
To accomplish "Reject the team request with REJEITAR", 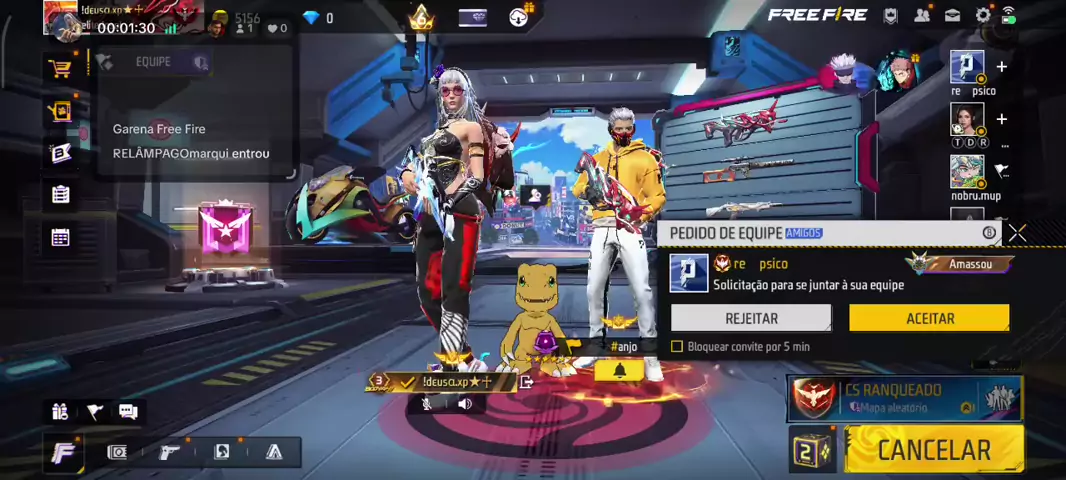I will point(751,318).
